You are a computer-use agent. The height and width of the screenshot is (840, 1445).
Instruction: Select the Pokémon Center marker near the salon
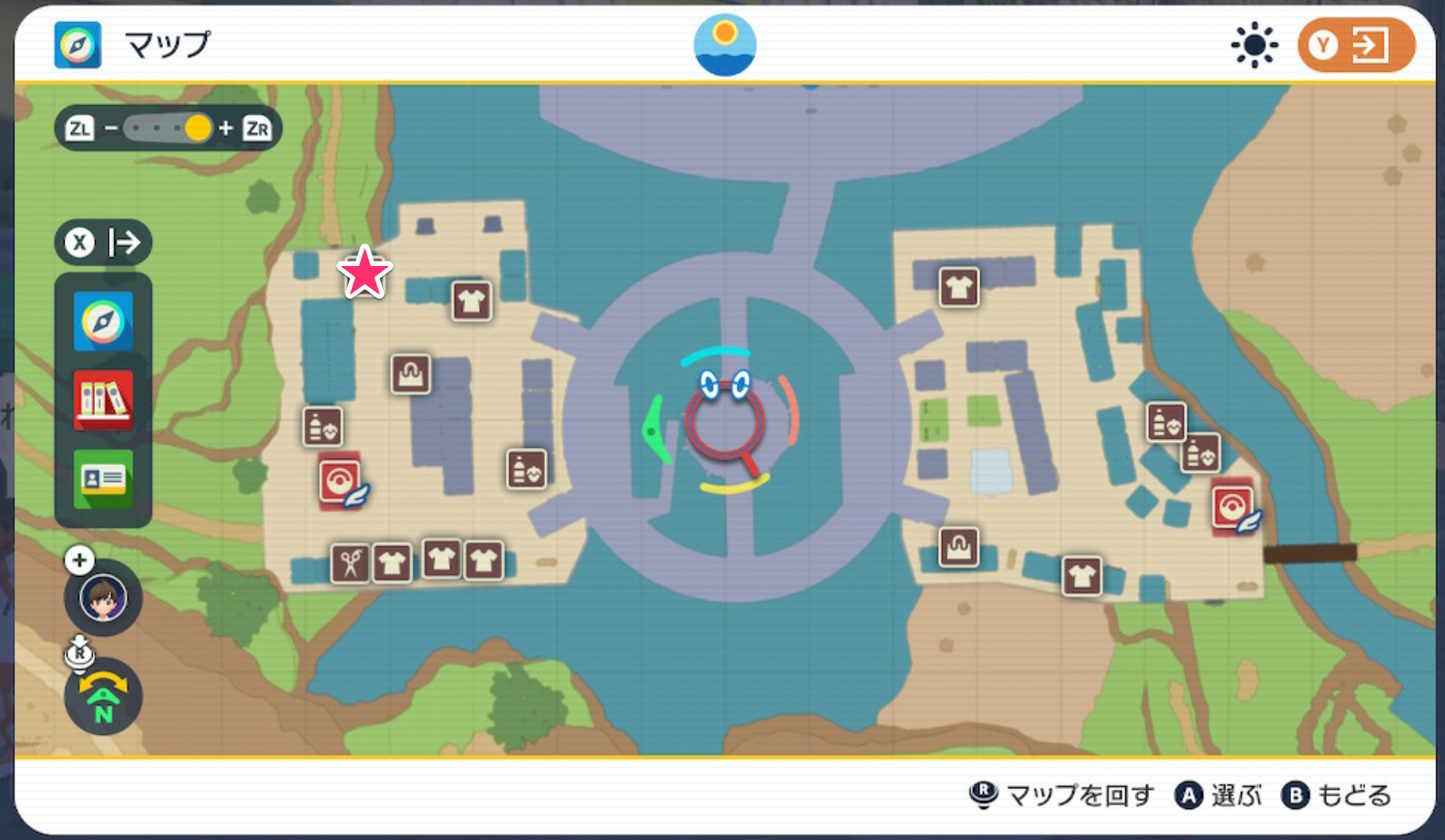[340, 481]
